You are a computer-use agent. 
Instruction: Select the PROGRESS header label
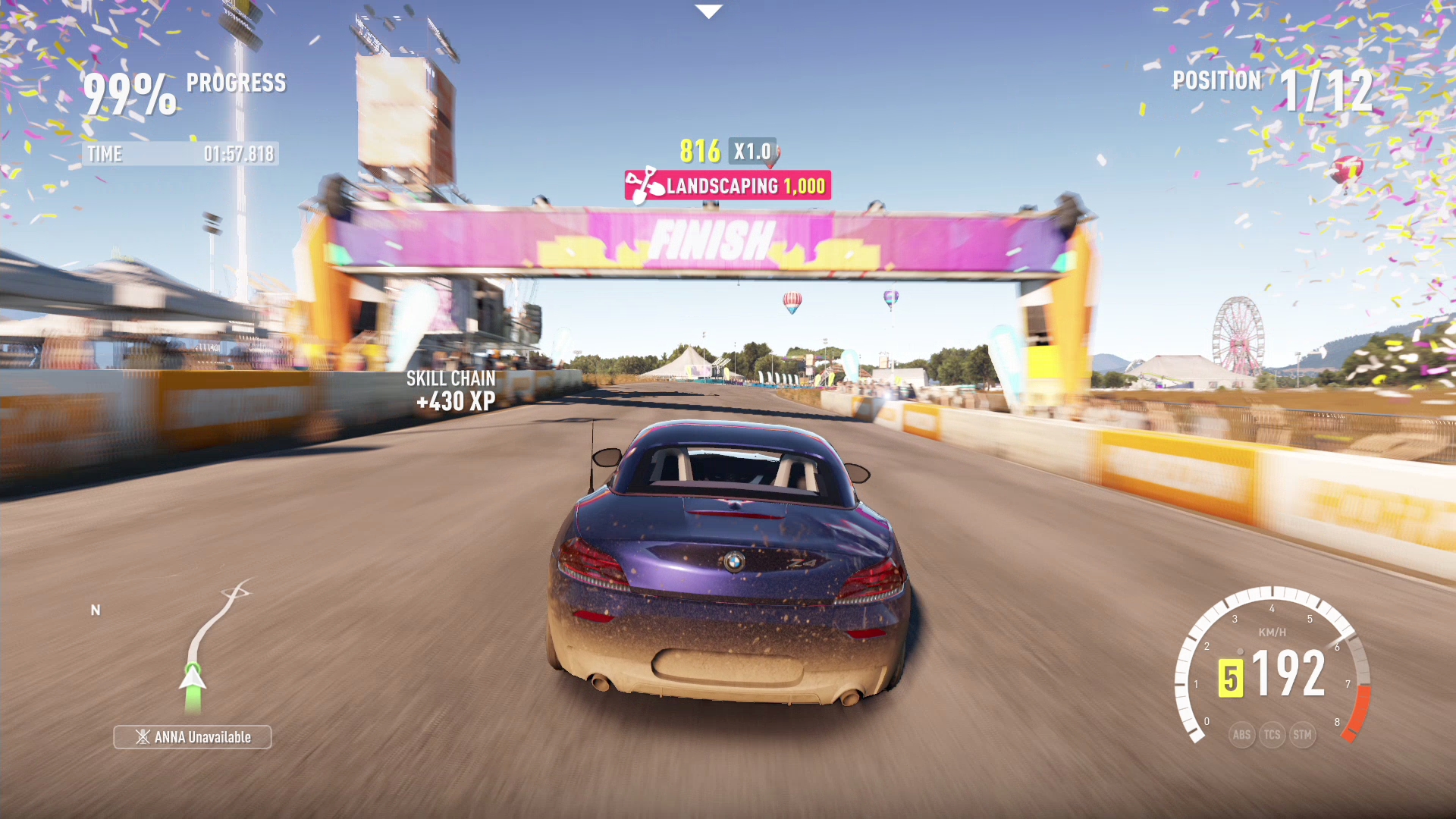click(237, 82)
